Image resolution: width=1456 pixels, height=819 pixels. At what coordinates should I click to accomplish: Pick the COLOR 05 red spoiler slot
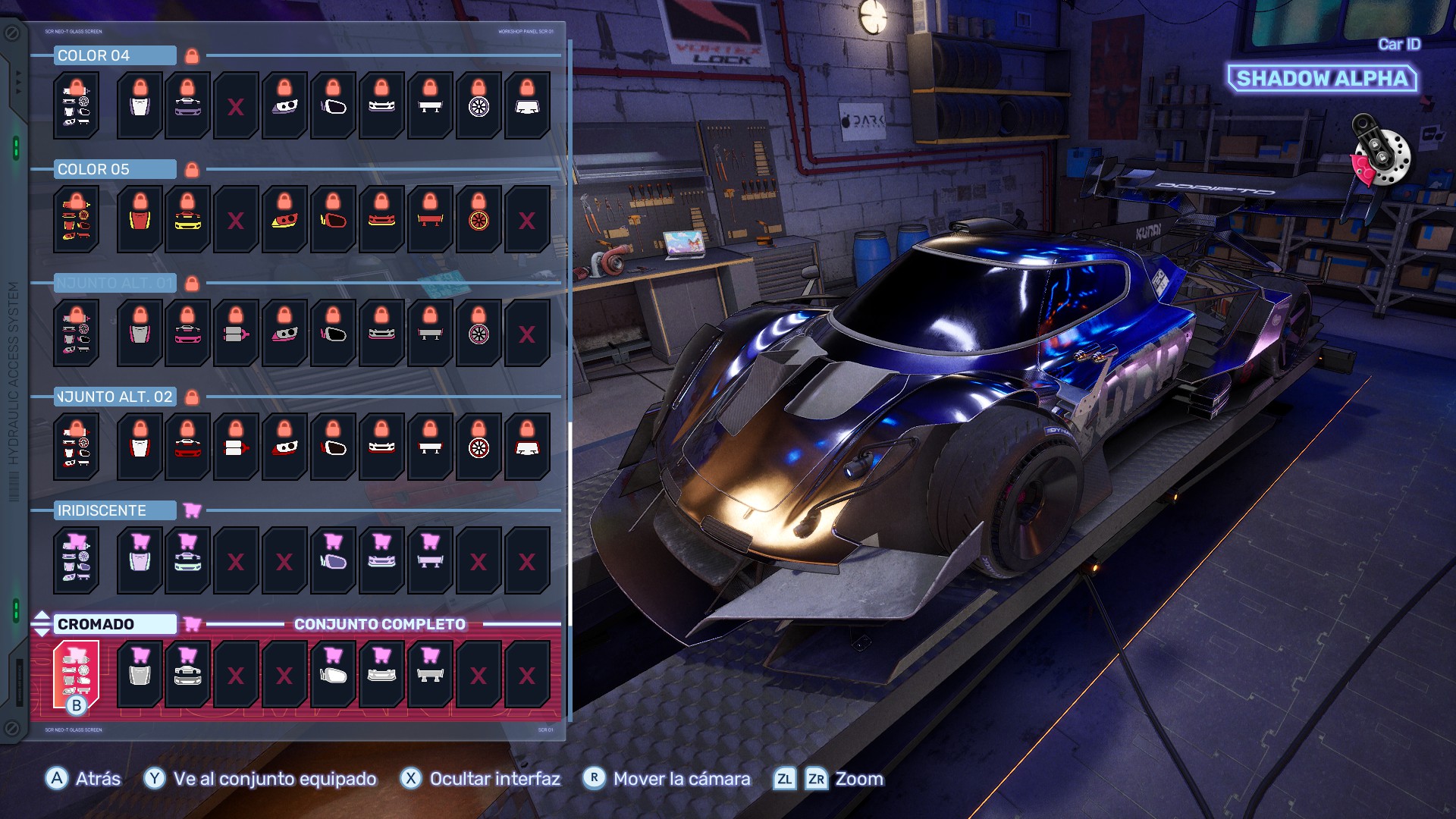point(430,219)
